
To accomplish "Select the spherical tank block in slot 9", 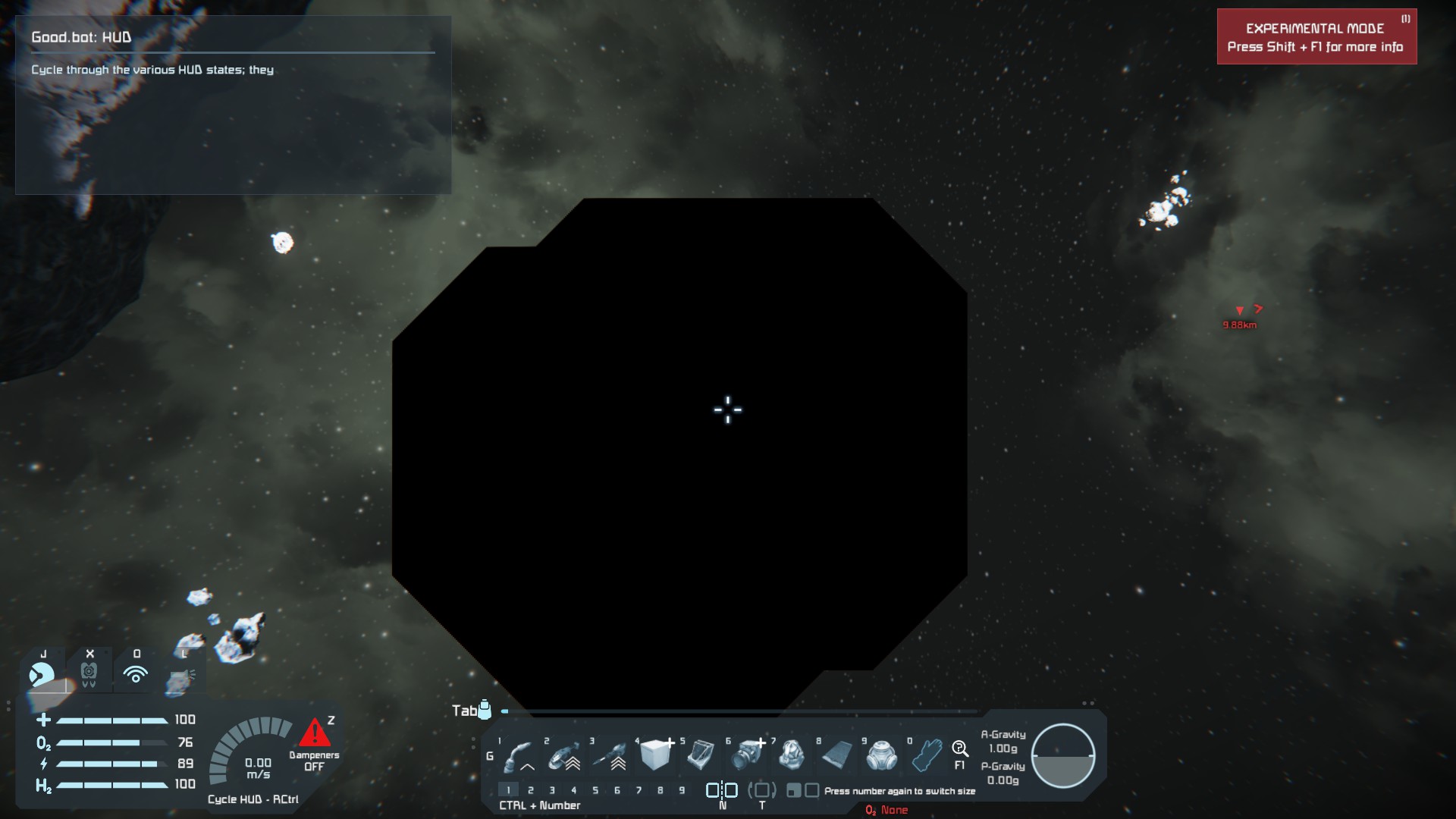I will coord(882,755).
